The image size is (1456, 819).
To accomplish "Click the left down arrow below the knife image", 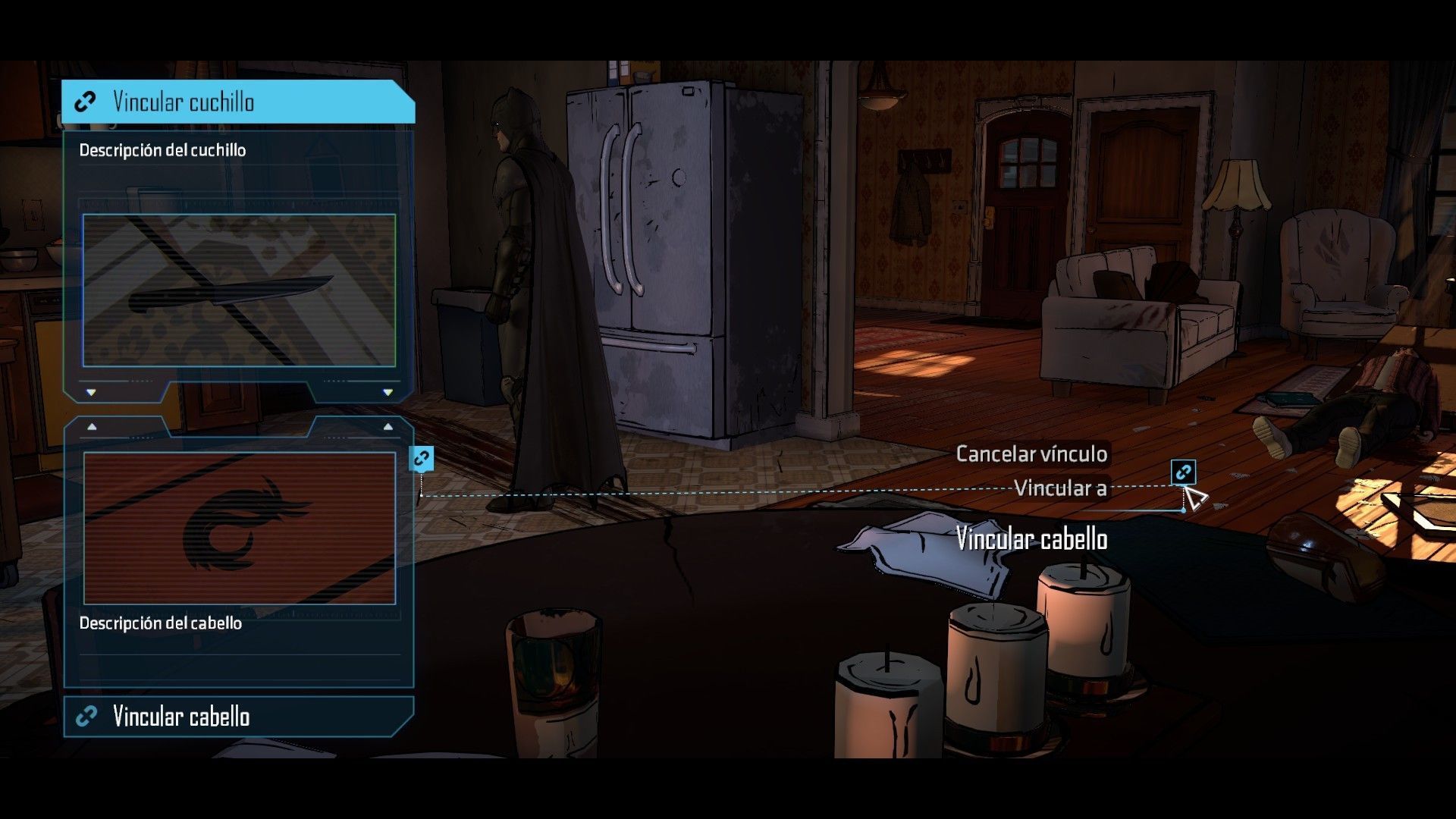I will 89,393.
